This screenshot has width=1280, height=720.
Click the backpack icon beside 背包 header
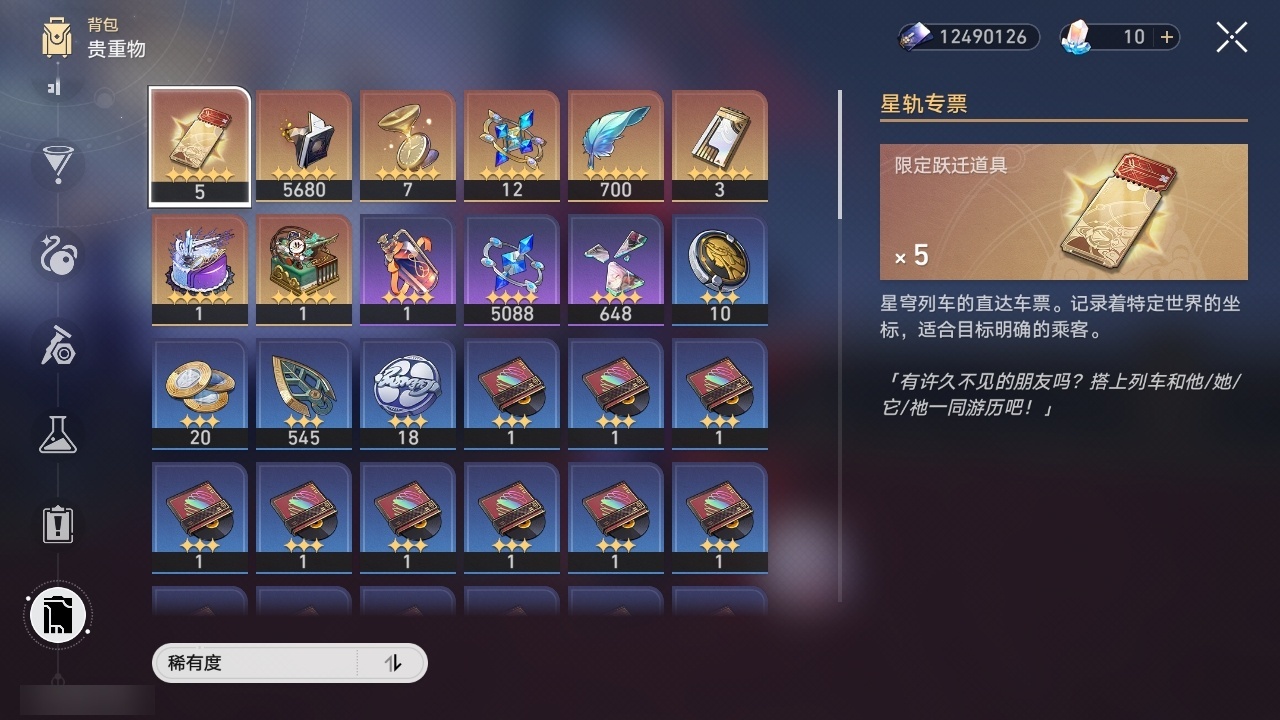tap(57, 35)
